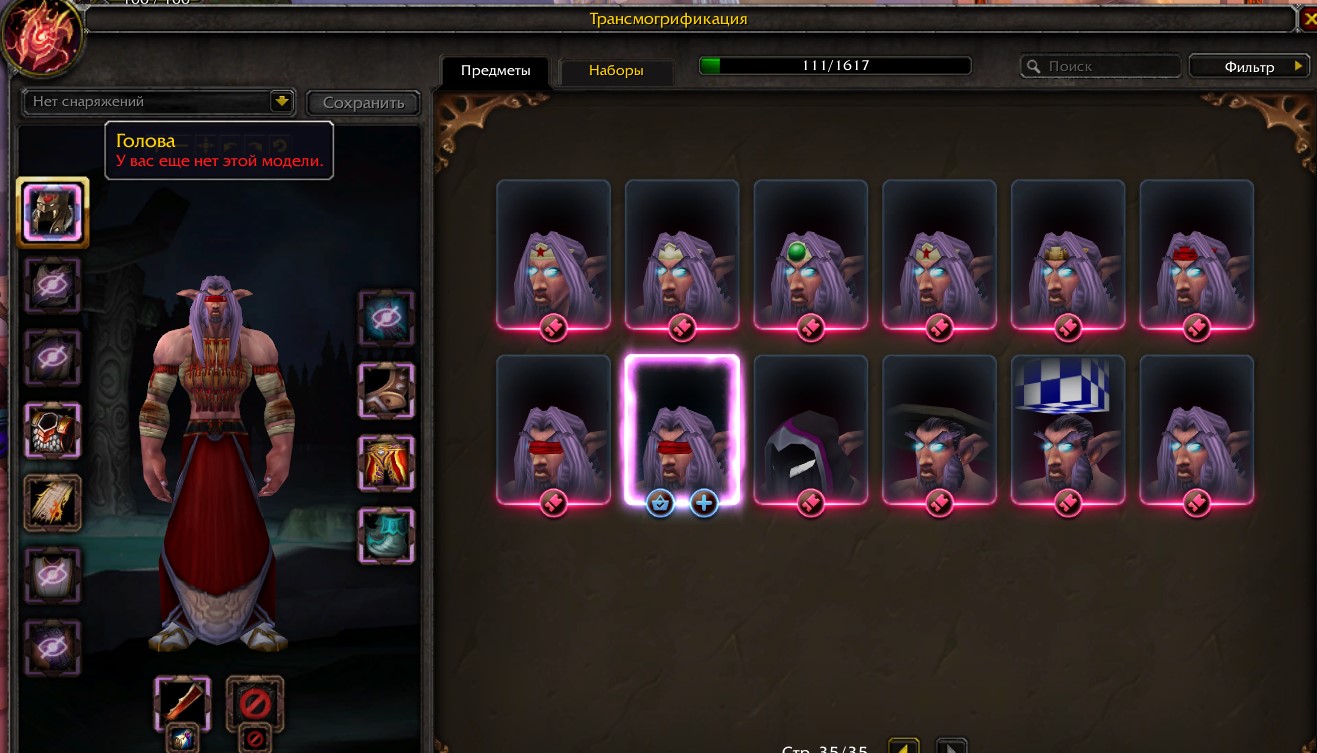Image resolution: width=1317 pixels, height=753 pixels.
Task: Click the blue plus icon under selected appearance
Action: [x=704, y=503]
